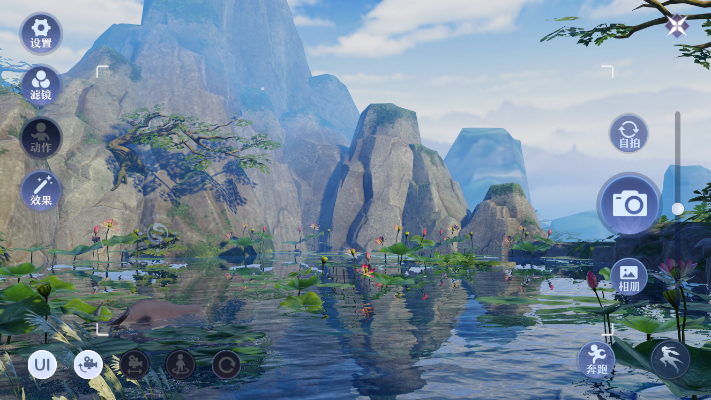The height and width of the screenshot is (400, 711).
Task: Close photo mode with the X button
Action: (x=678, y=26)
